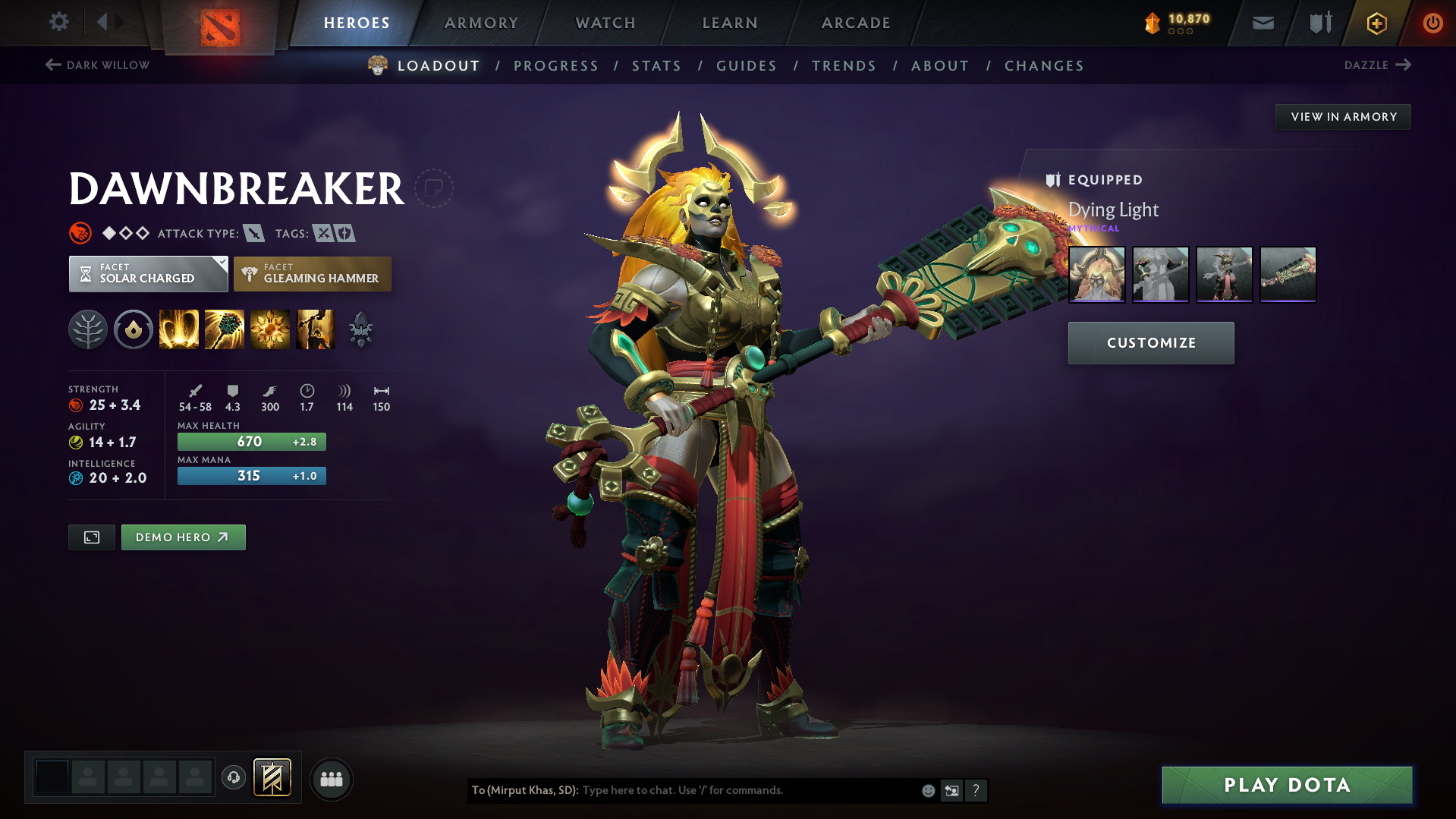Open the Dota Plus hexagon icon
Image resolution: width=1456 pixels, height=819 pixels.
[x=1376, y=22]
